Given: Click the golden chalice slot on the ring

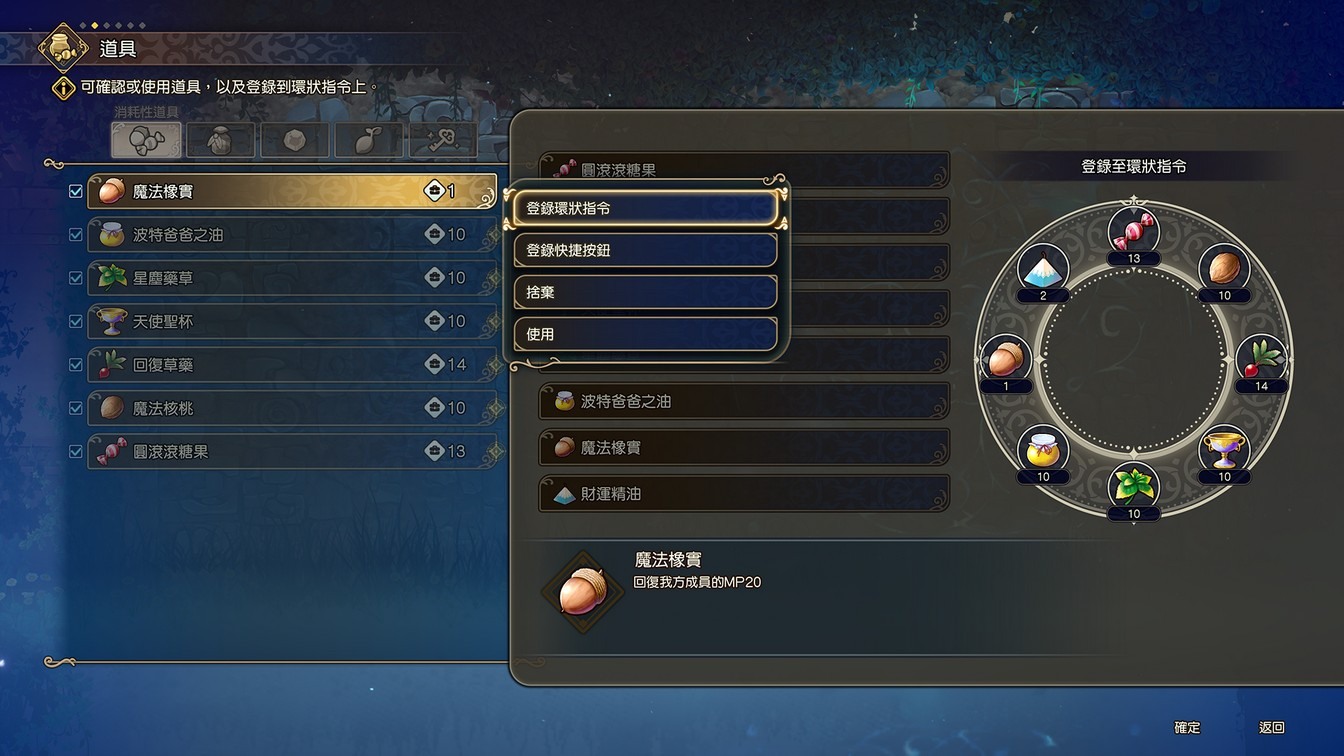Looking at the screenshot, I should (x=1224, y=448).
